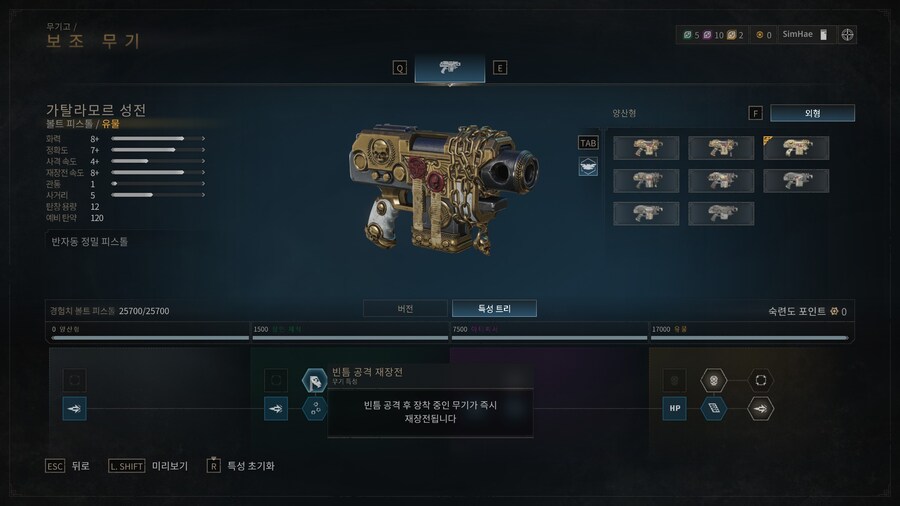900x506 pixels.
Task: Activate the skull hexagon perk node
Action: pos(713,380)
